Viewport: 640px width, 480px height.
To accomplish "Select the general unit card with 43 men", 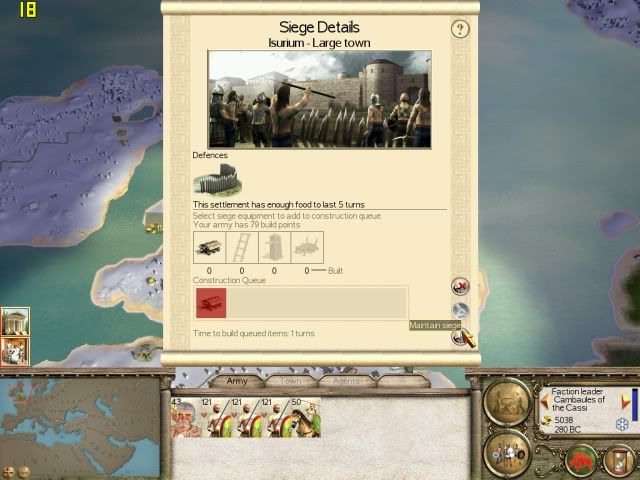I will [x=186, y=418].
